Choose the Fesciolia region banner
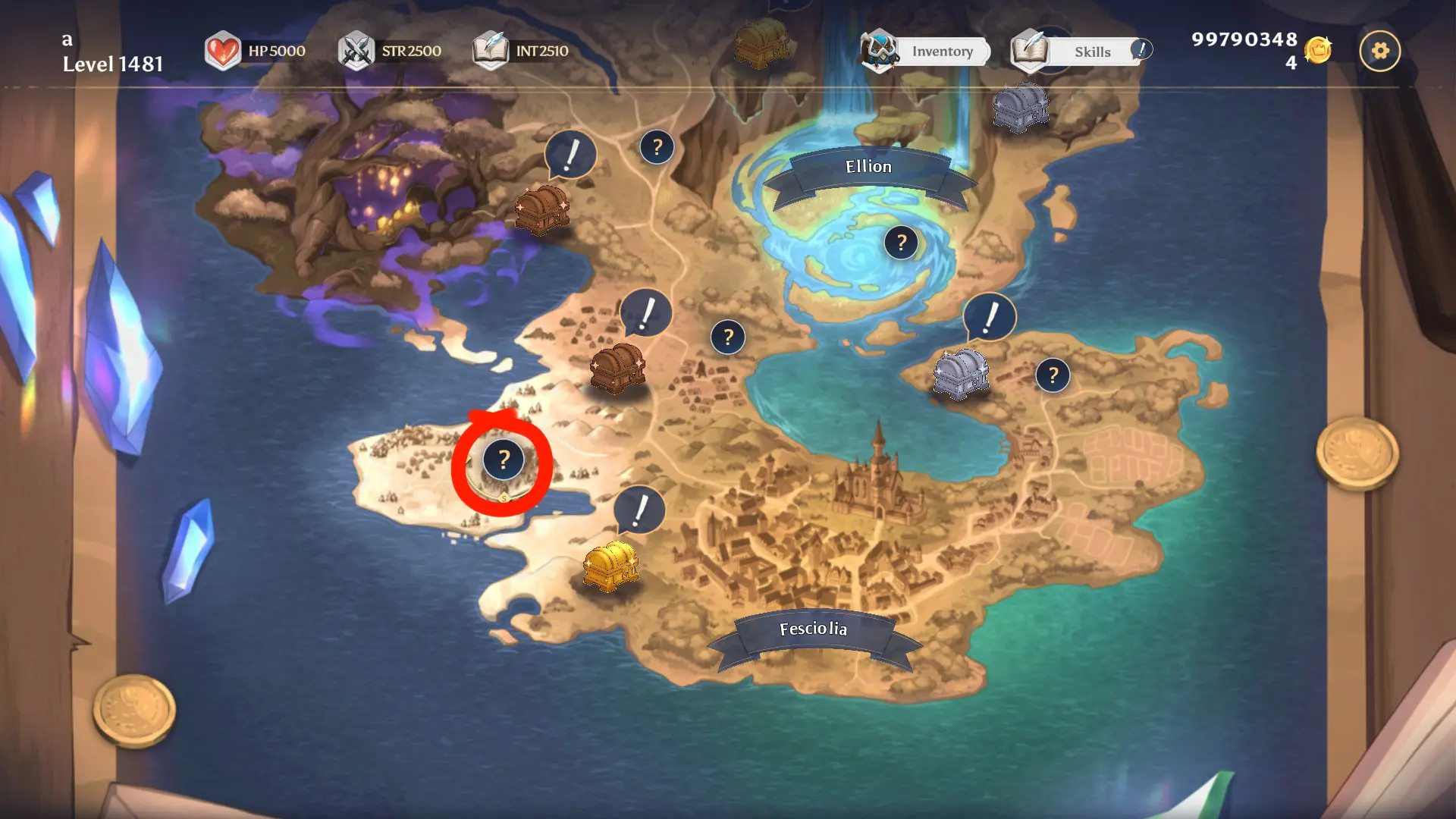Image resolution: width=1456 pixels, height=819 pixels. tap(813, 629)
